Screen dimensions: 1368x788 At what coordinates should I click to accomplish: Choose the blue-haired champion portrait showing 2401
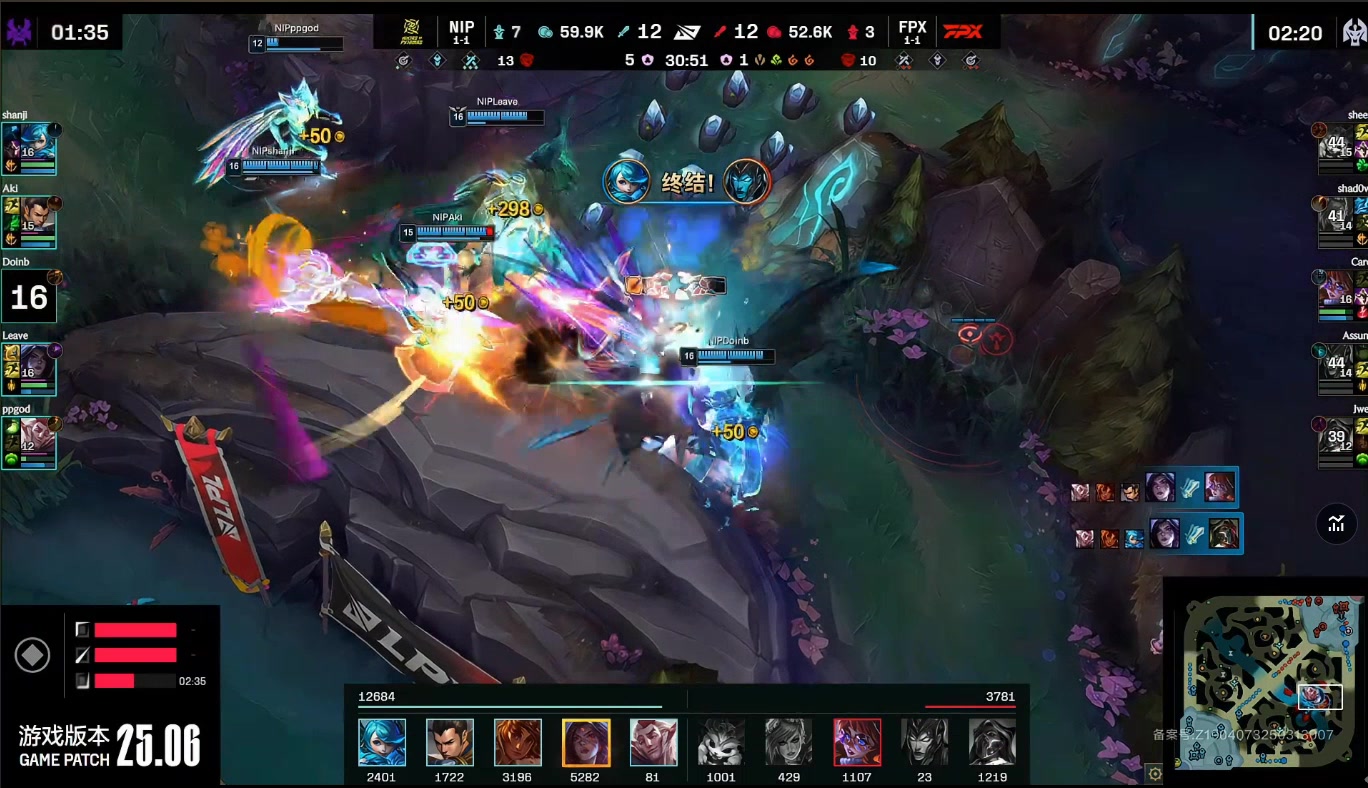(382, 743)
